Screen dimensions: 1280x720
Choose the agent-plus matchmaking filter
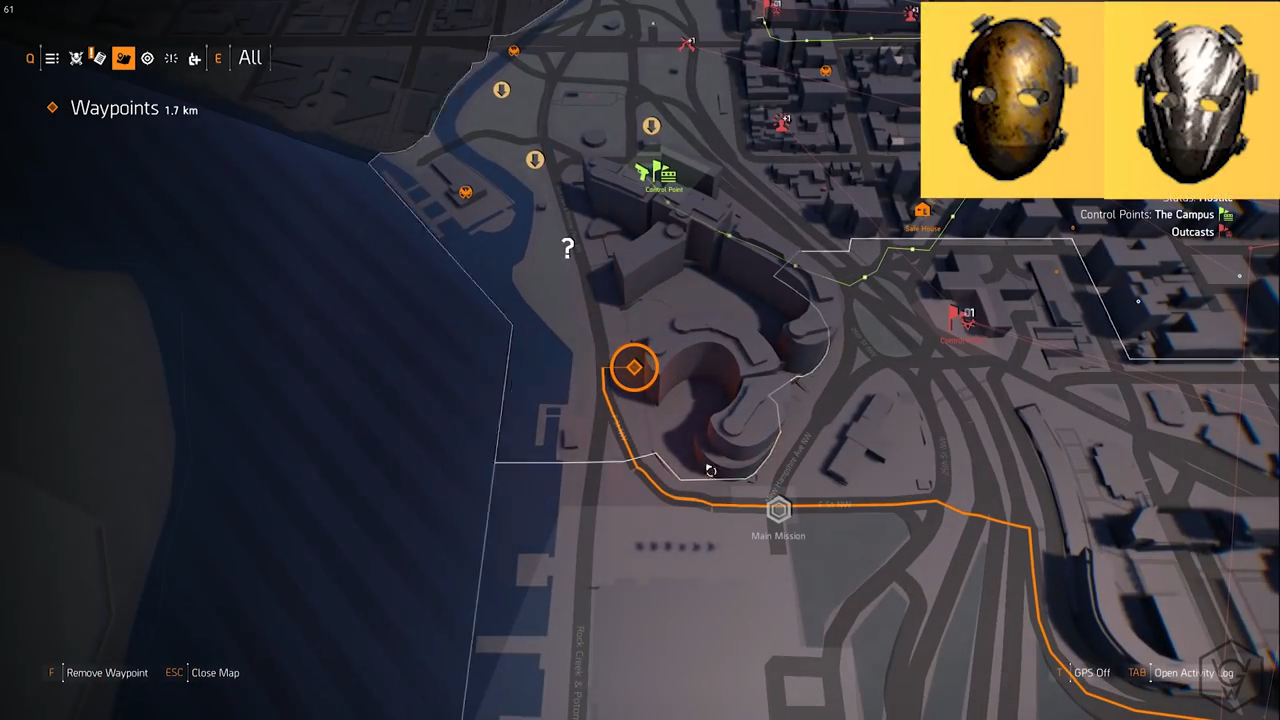195,59
